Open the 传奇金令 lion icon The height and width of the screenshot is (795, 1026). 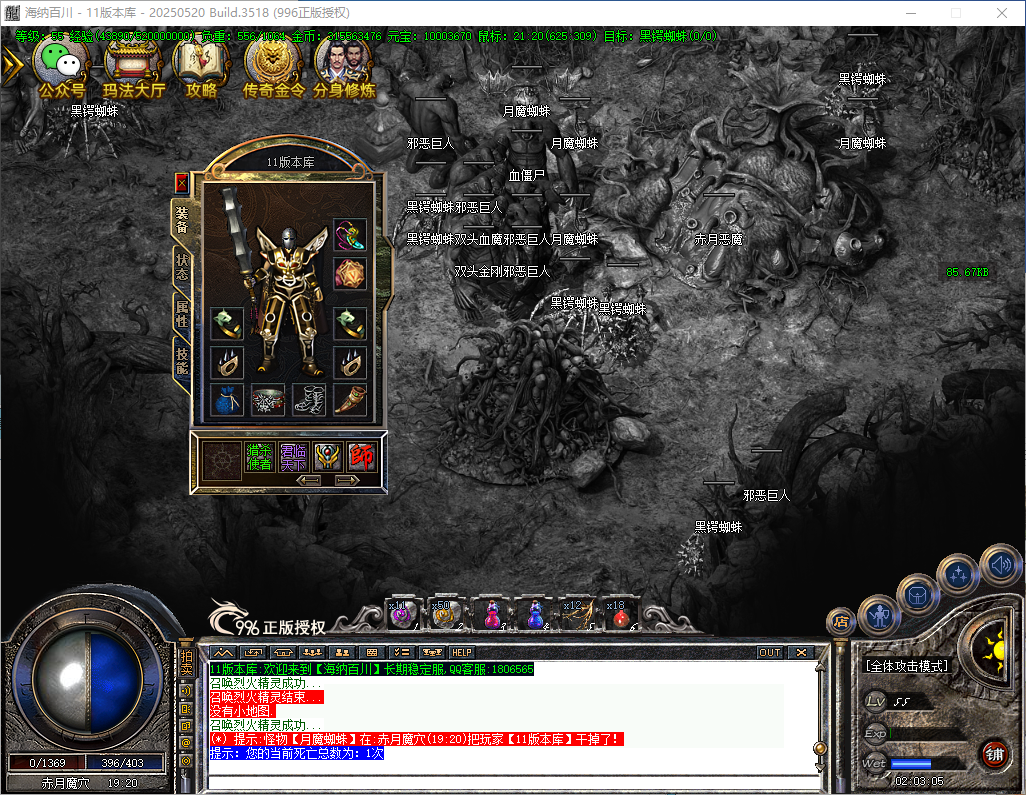click(x=274, y=66)
